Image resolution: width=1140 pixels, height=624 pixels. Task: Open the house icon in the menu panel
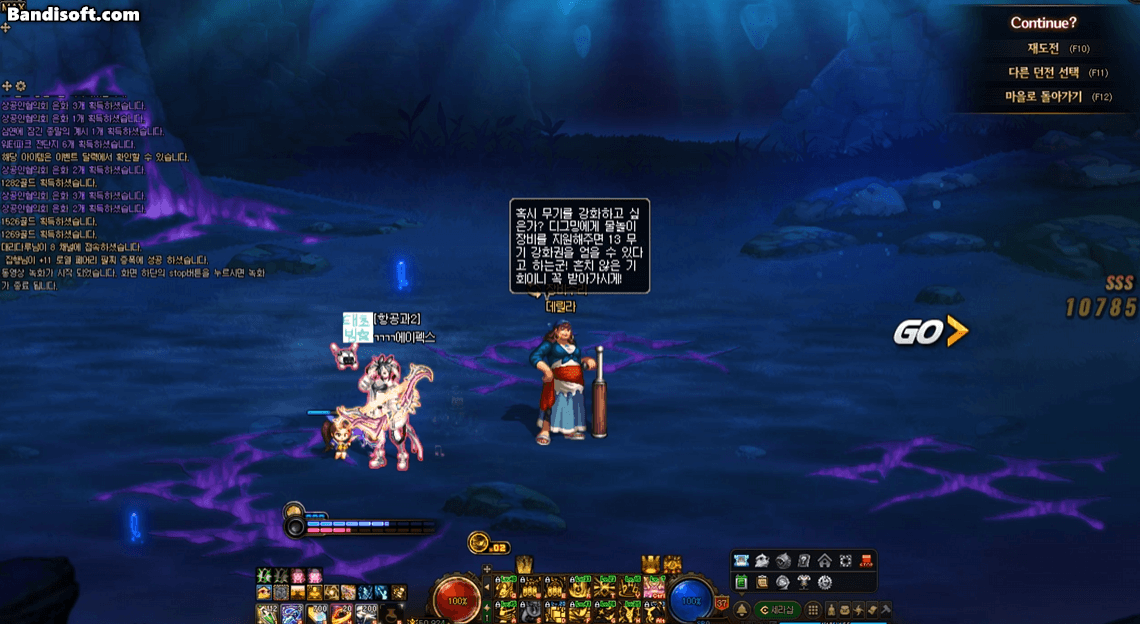point(825,561)
